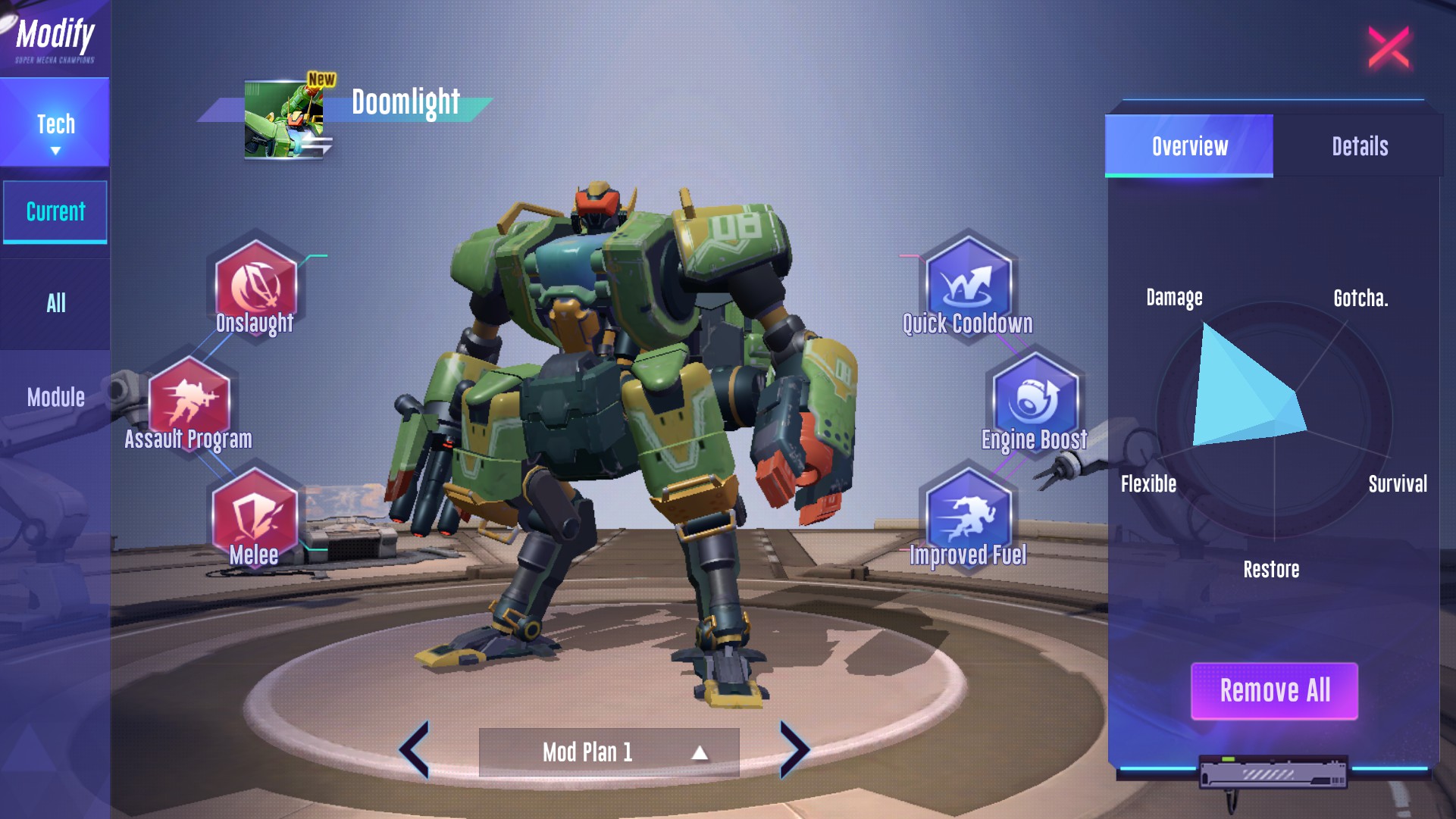Screen dimensions: 1456x819
Task: Click the Doomlight mecha portrait thumbnail
Action: coord(284,120)
